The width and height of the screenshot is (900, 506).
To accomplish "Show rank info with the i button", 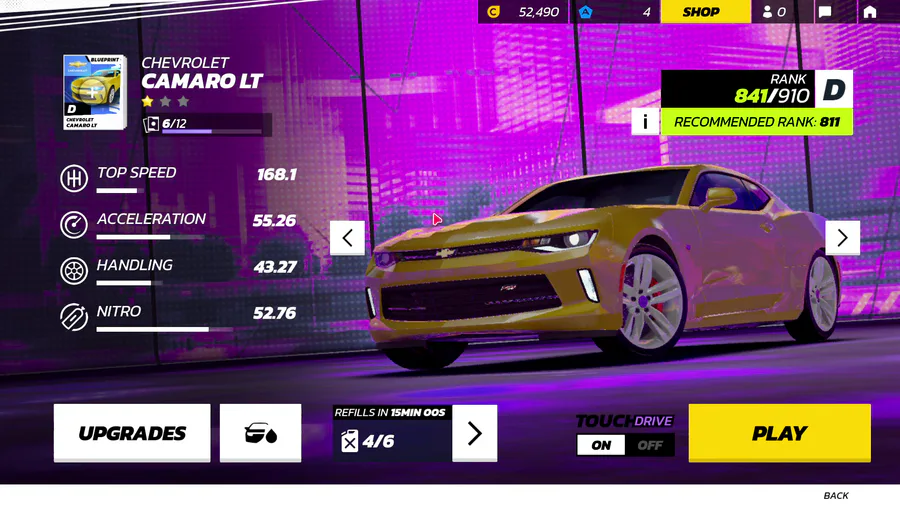I will pos(645,122).
